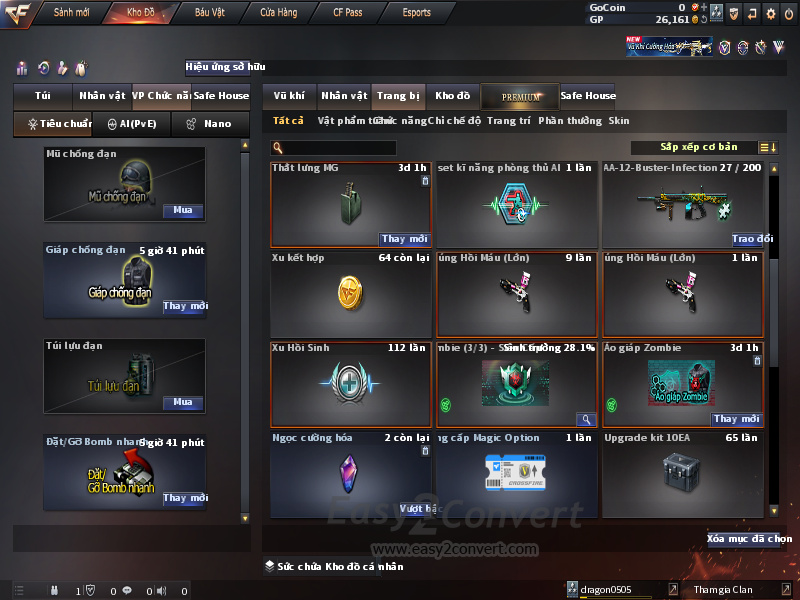Select the AA-12-Buster-Infection weapon item
Viewport: 800px width, 600px height.
(x=683, y=205)
